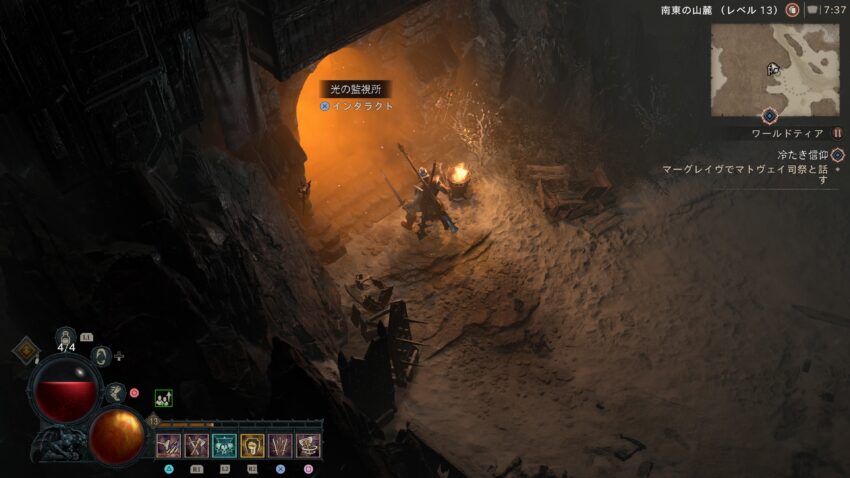Screen dimensions: 850x478
Task: Click the town portal icon above the health orb
Action: pyautogui.click(x=100, y=354)
